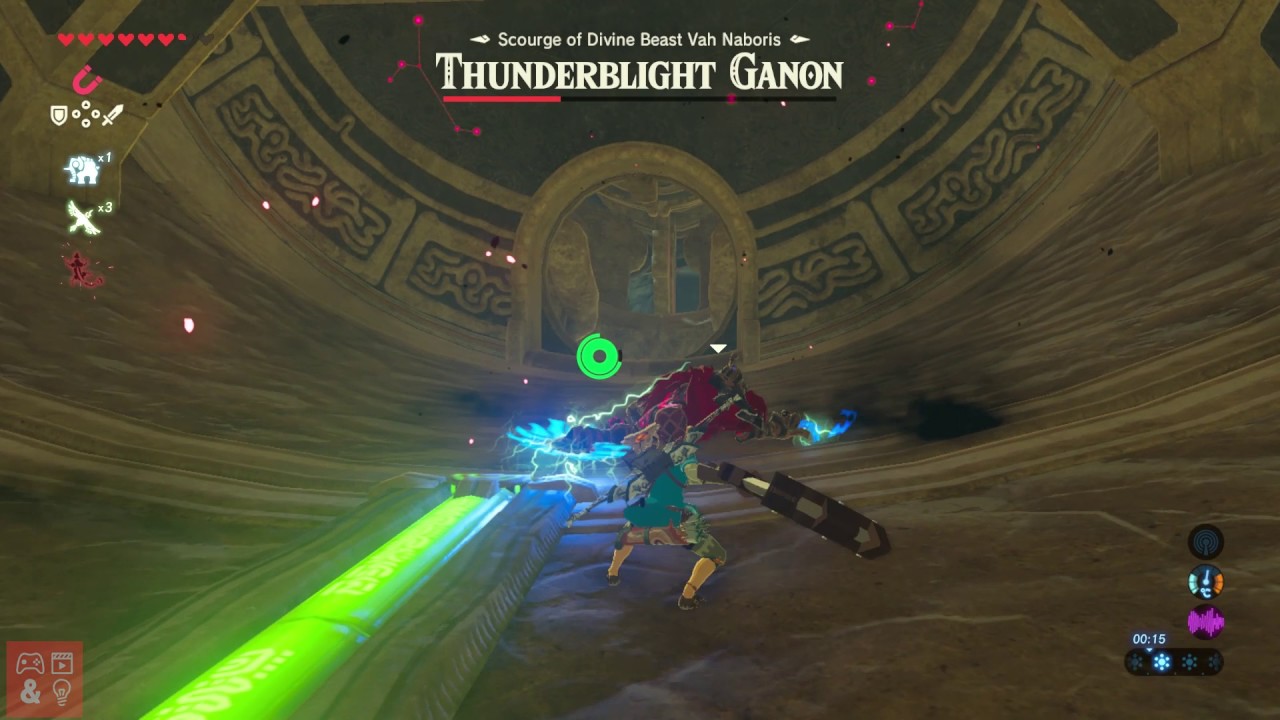Click the gamepad icon in the watermark logo
1280x720 pixels.
click(28, 663)
